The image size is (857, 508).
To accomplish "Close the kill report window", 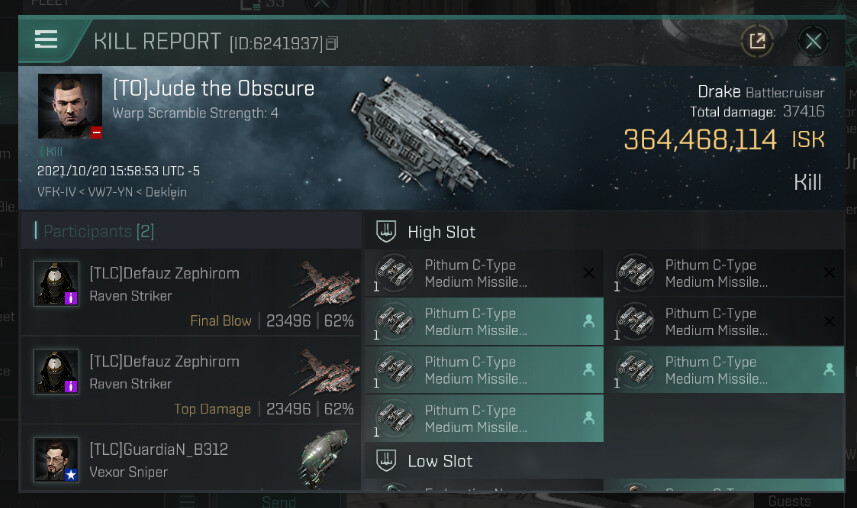I will pos(814,41).
